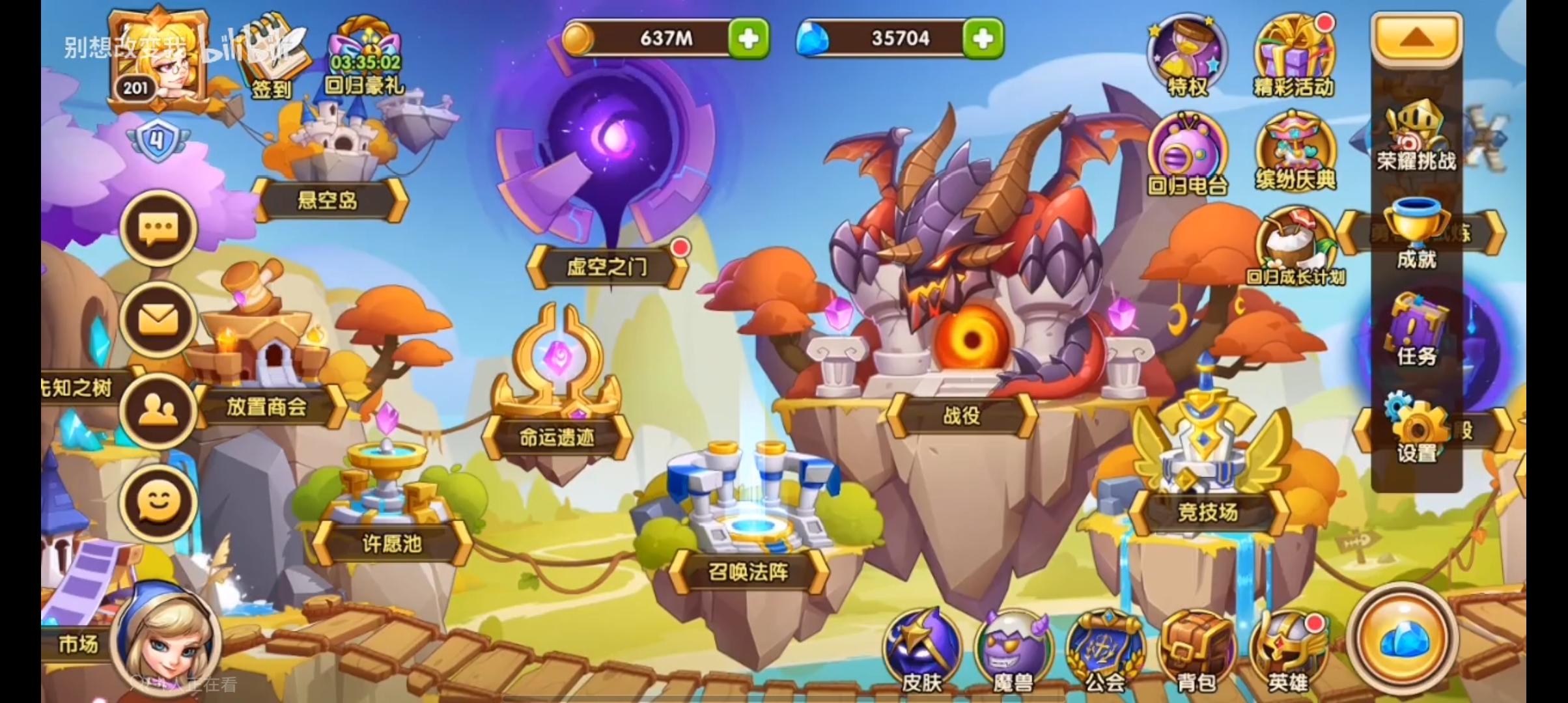Screen dimensions: 1568x703
Task: Open the chat bubble panel
Action: 158,228
